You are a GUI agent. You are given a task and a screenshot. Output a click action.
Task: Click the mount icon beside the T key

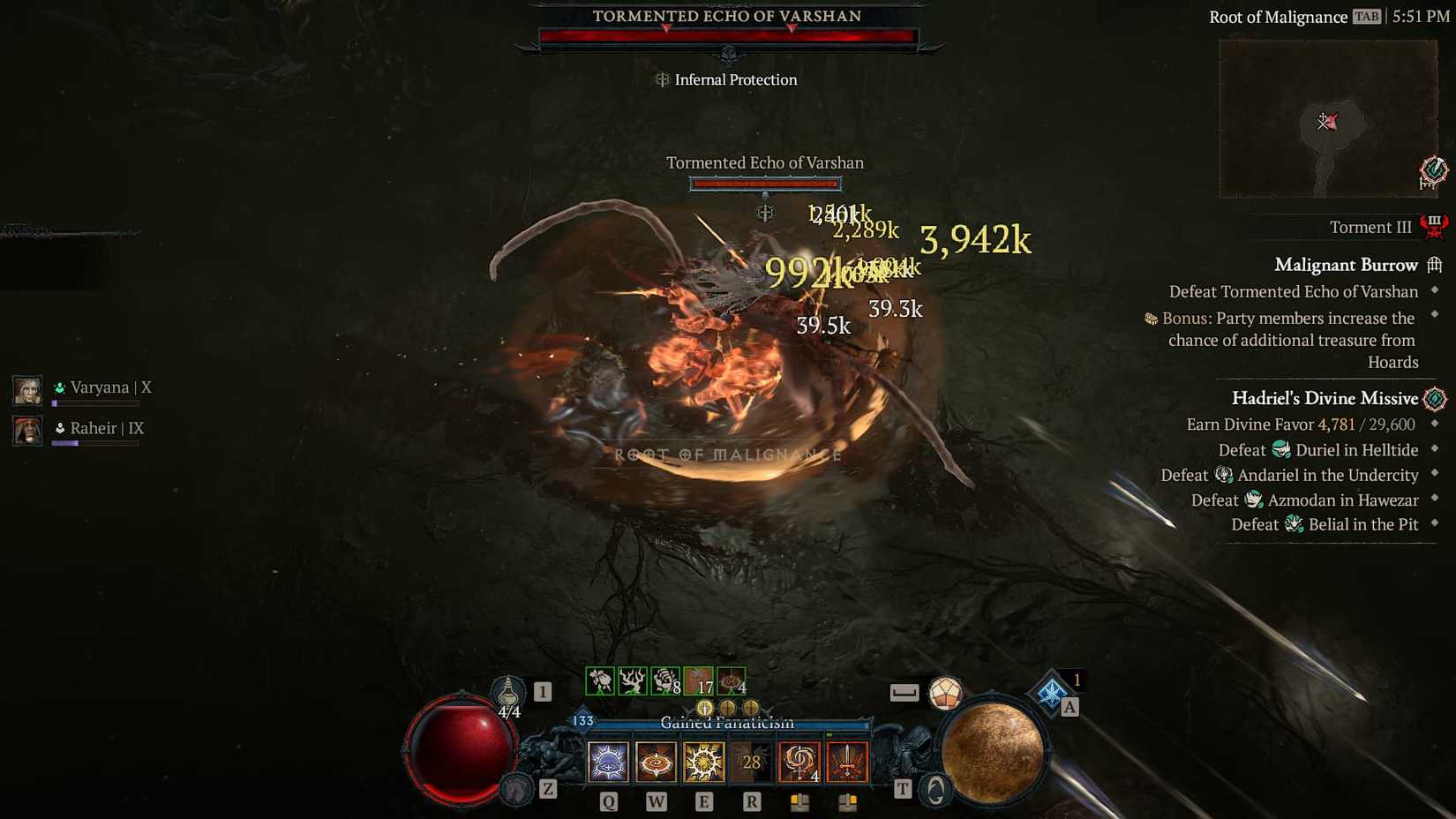point(934,789)
